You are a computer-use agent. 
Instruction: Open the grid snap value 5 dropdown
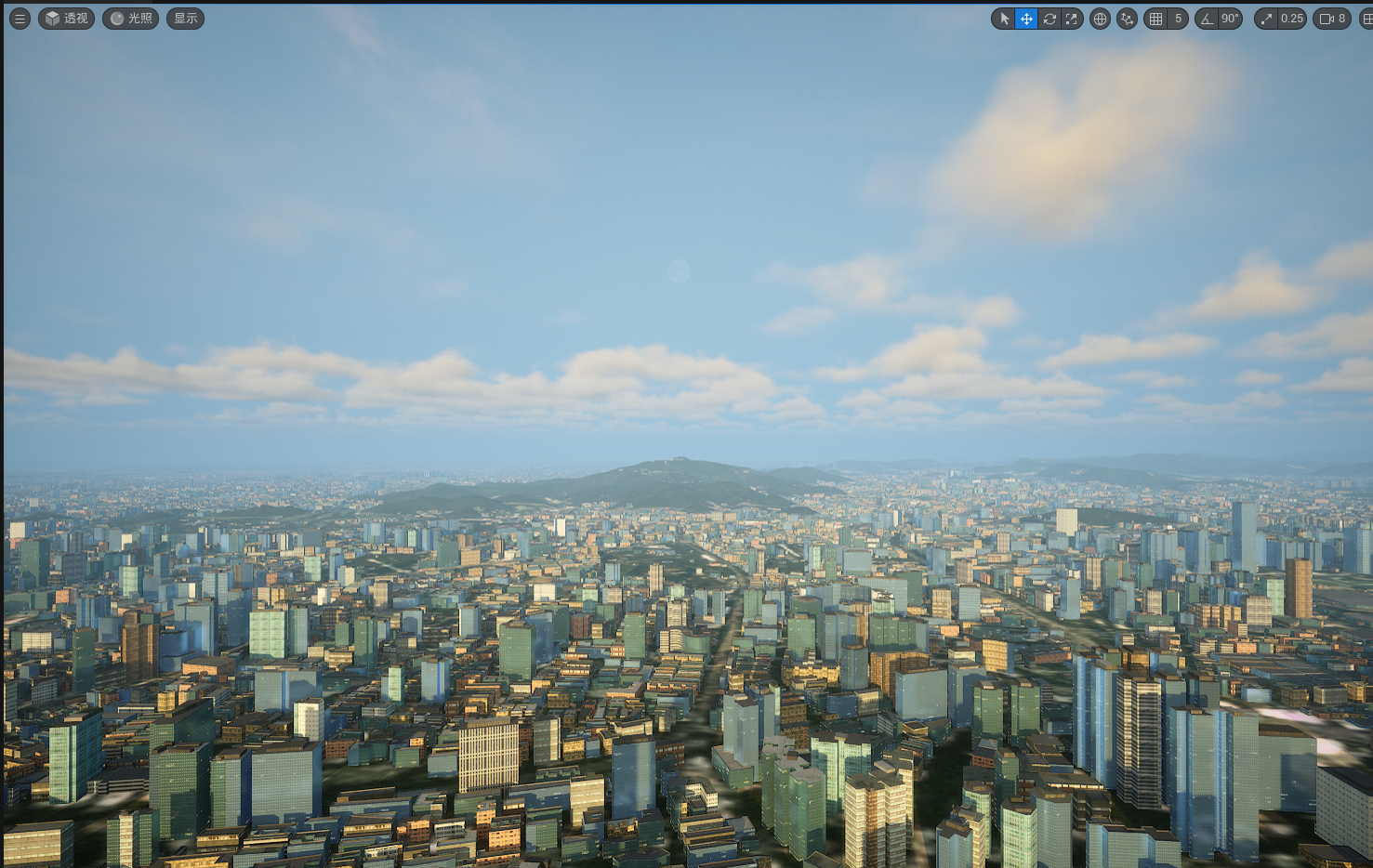click(x=1178, y=19)
